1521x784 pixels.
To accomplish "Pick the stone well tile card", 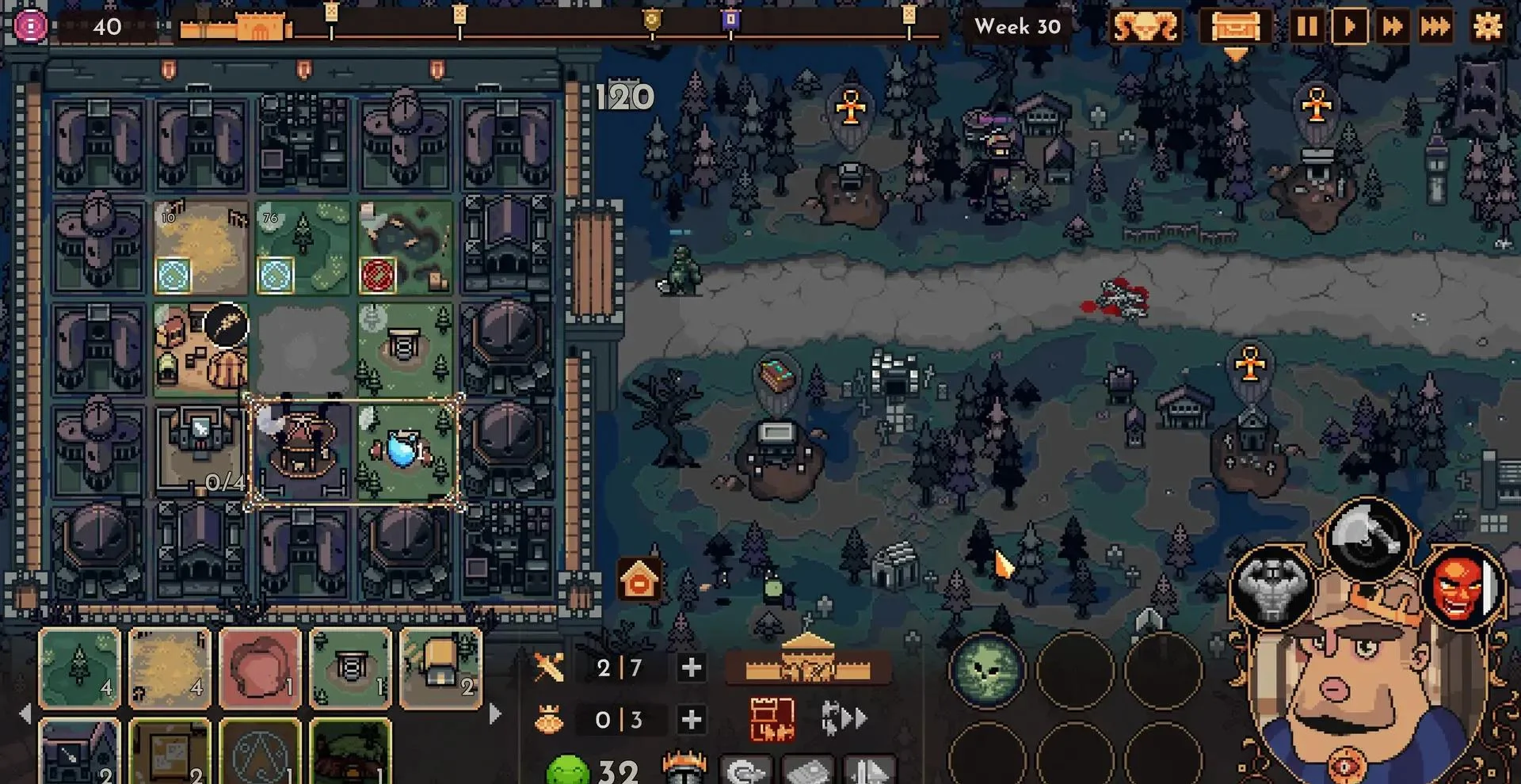I will [x=351, y=667].
